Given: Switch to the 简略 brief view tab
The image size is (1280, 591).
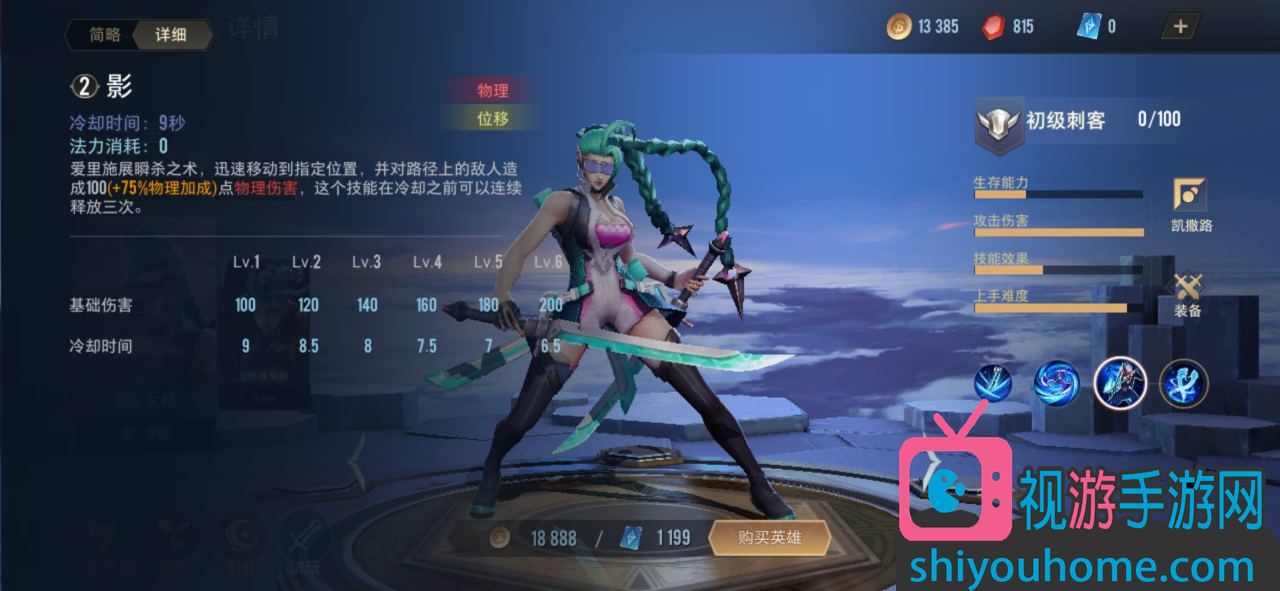Looking at the screenshot, I should 104,35.
